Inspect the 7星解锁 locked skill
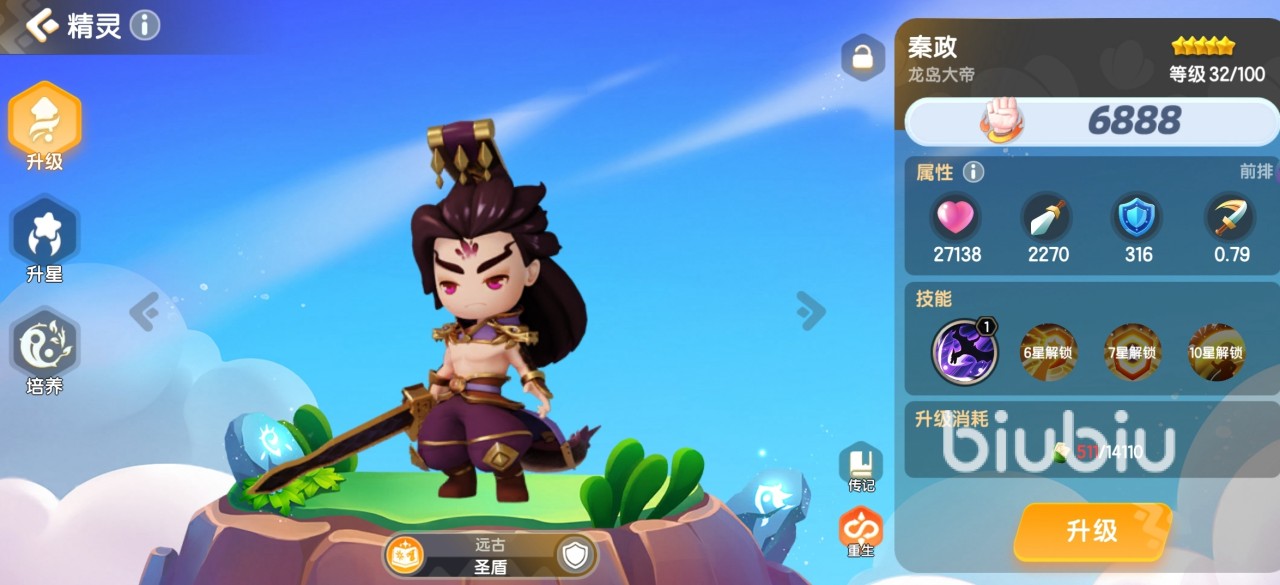This screenshot has width=1280, height=585. (x=1132, y=352)
